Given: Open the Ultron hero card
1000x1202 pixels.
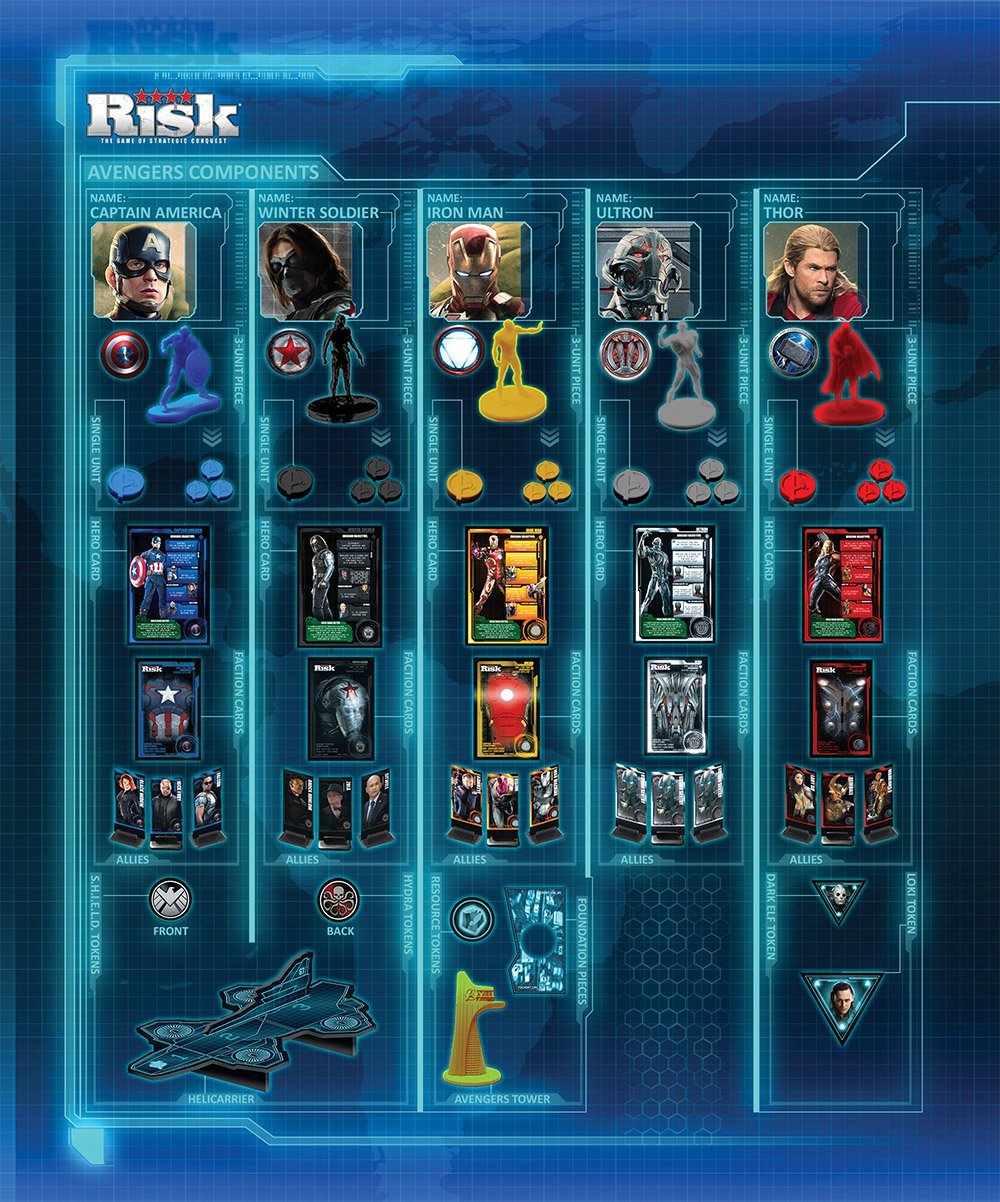Looking at the screenshot, I should (675, 585).
